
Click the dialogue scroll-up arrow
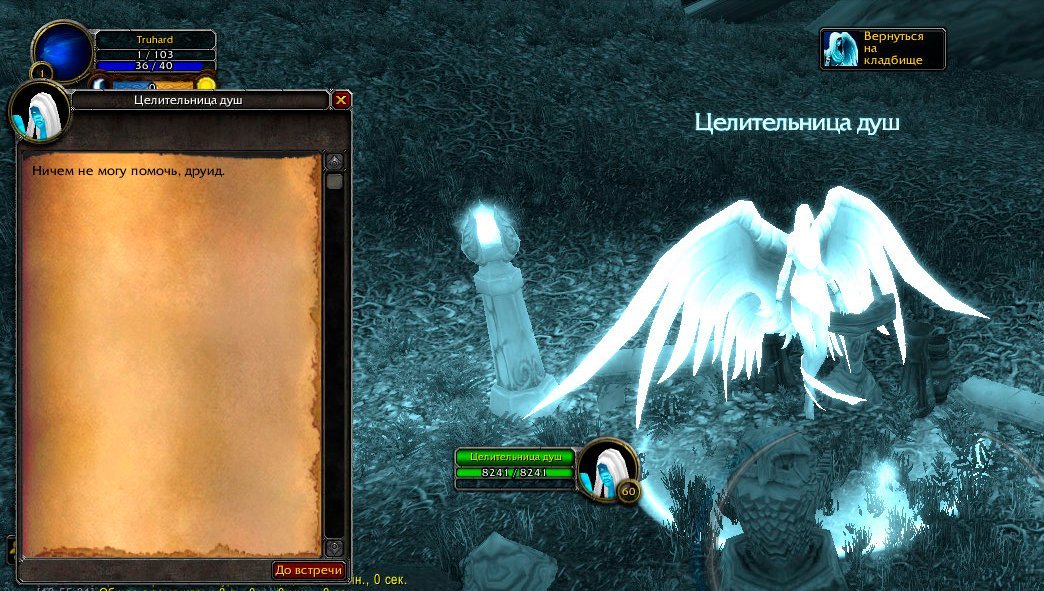[x=335, y=160]
